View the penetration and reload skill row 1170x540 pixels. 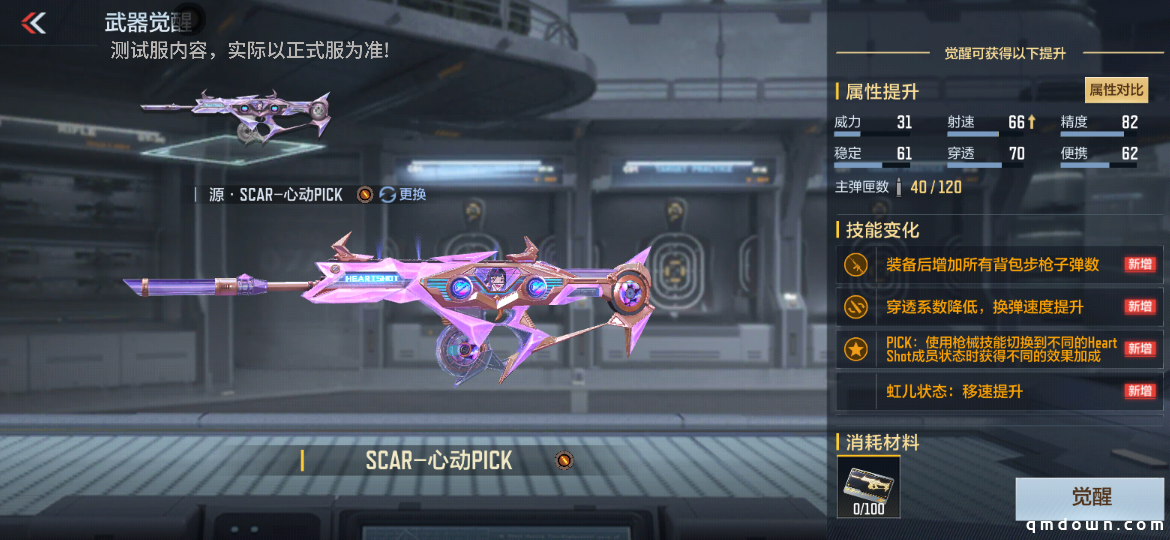coord(998,307)
